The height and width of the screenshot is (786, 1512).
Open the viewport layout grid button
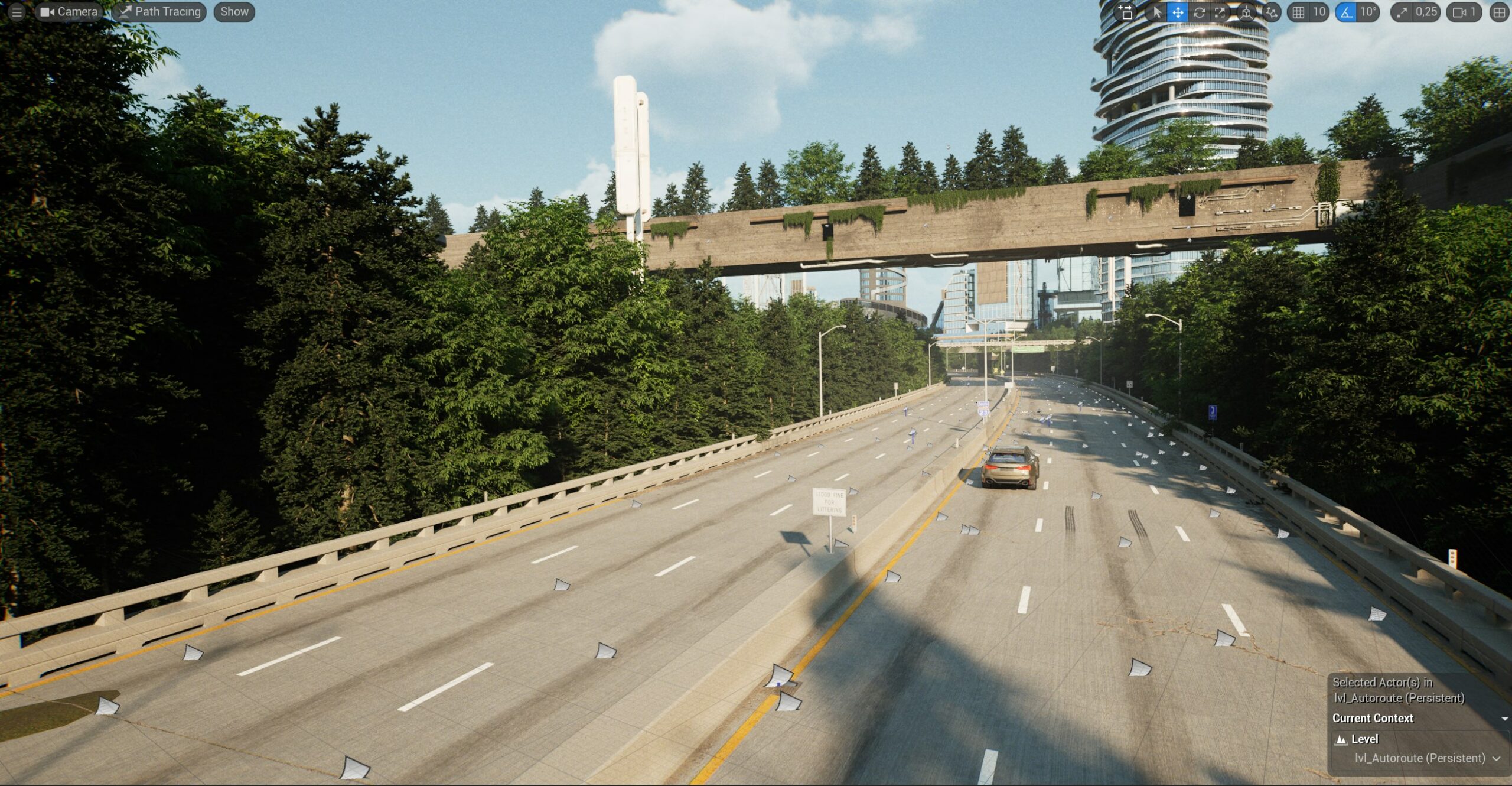click(x=1499, y=12)
